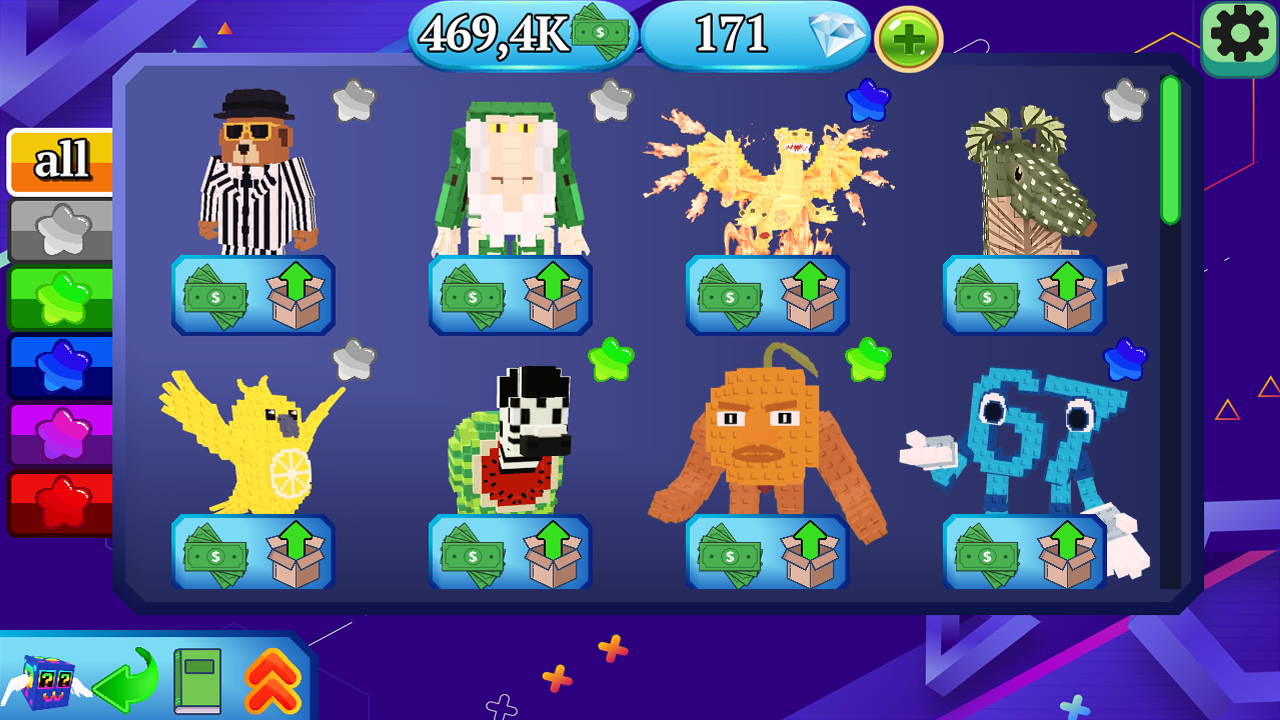Enable the green star rarity filter
This screenshot has height=720, width=1280.
pos(62,296)
